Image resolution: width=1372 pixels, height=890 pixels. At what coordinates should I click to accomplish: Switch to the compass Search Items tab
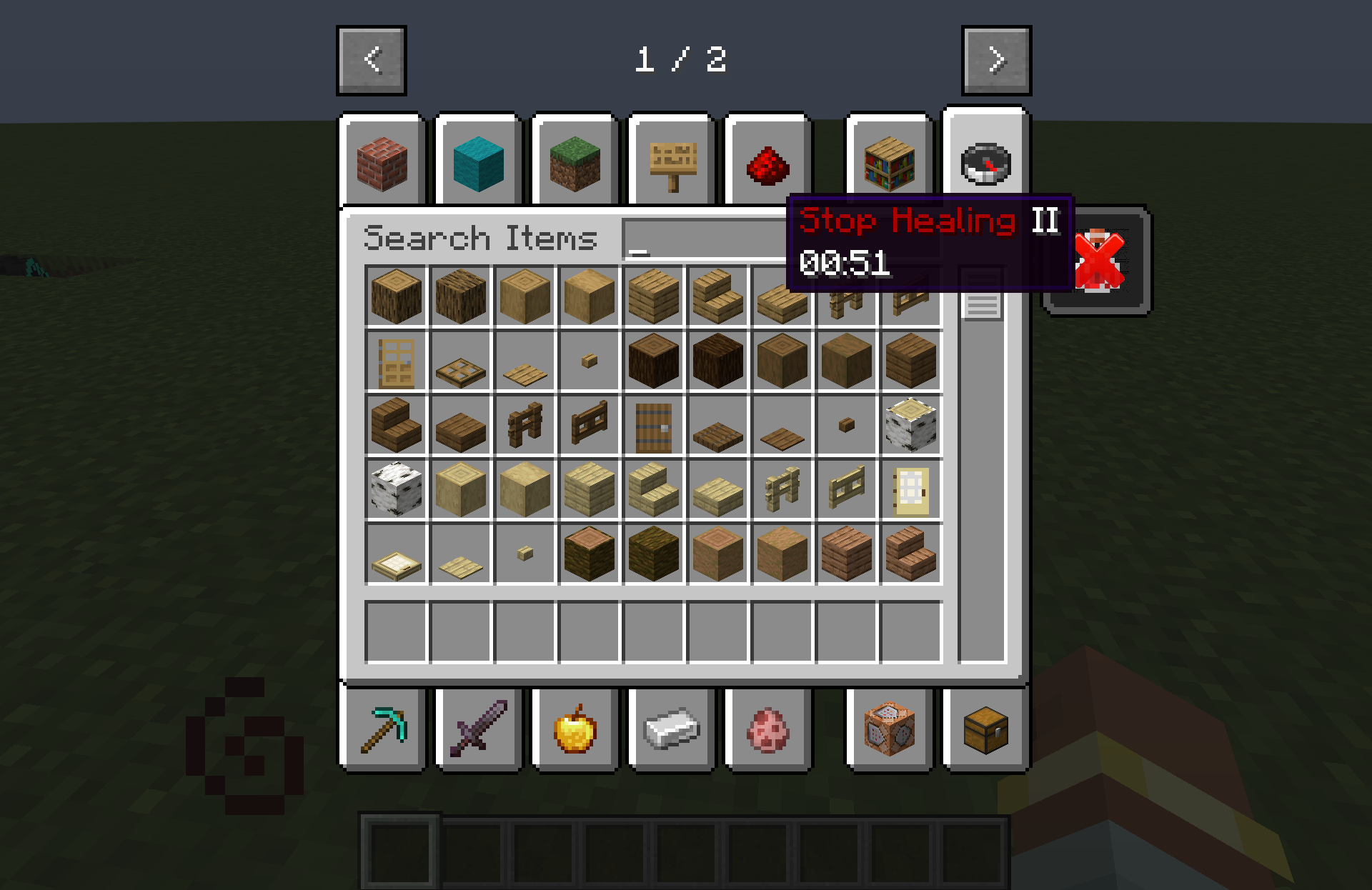pyautogui.click(x=986, y=163)
